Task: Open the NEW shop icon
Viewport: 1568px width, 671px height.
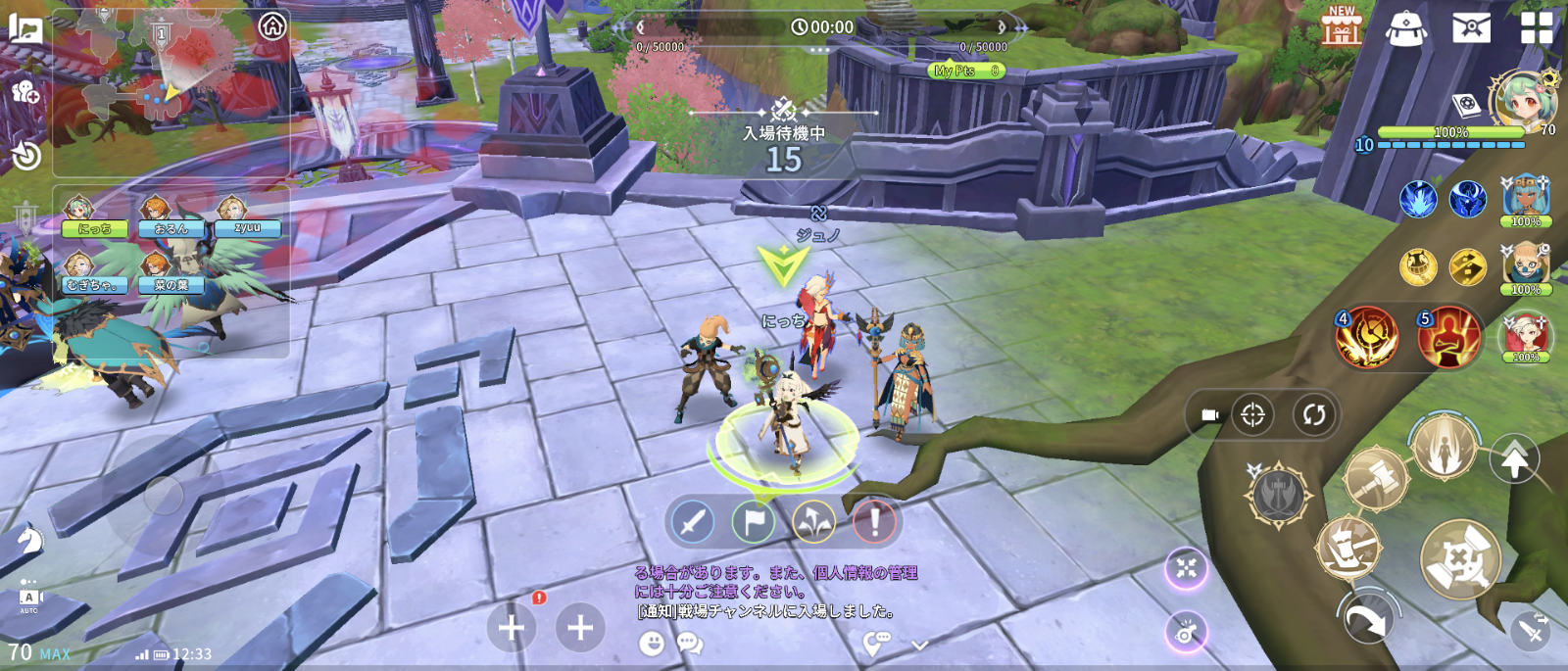Action: pyautogui.click(x=1342, y=25)
